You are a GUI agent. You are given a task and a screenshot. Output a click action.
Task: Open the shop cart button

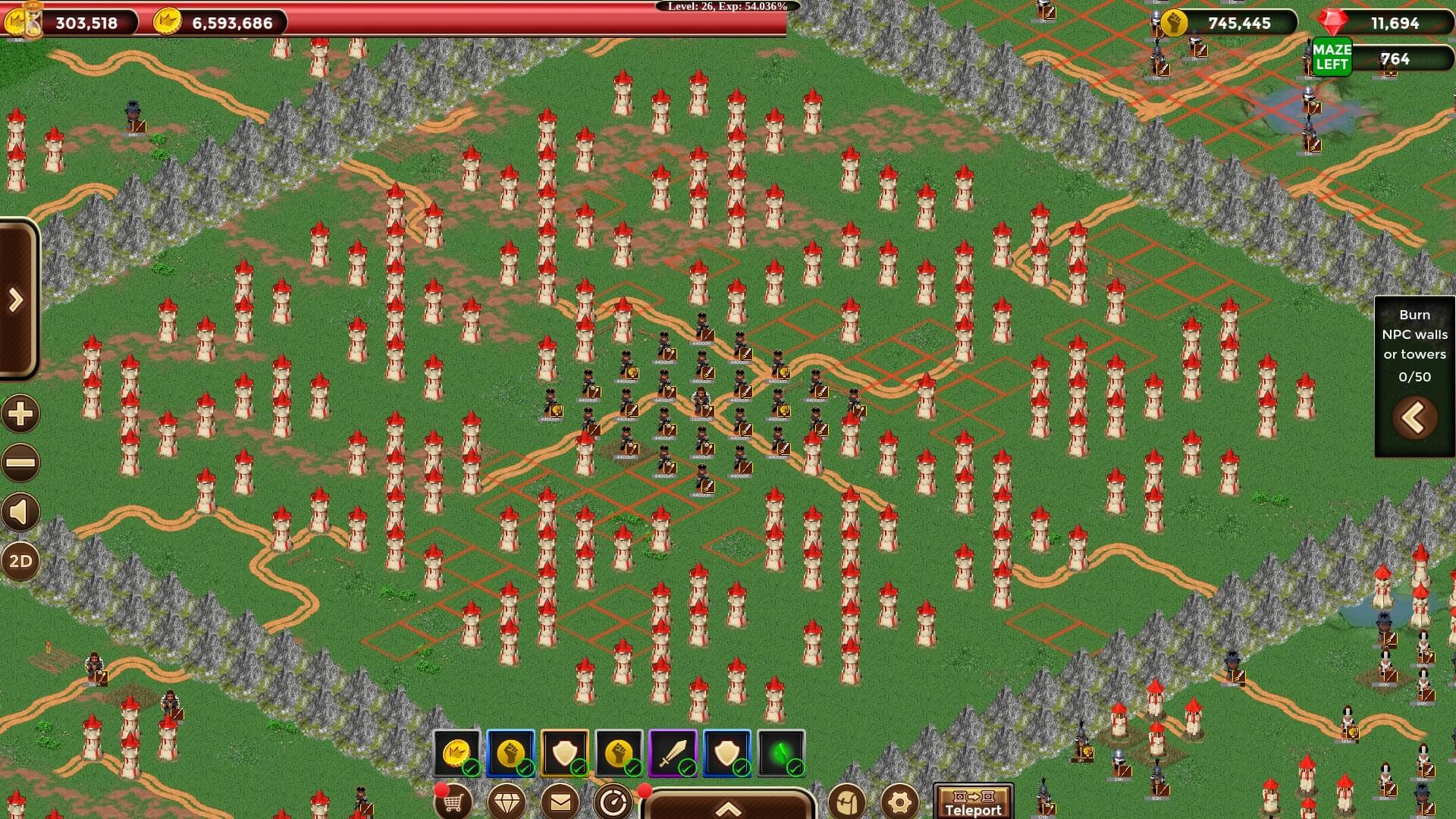(x=453, y=801)
